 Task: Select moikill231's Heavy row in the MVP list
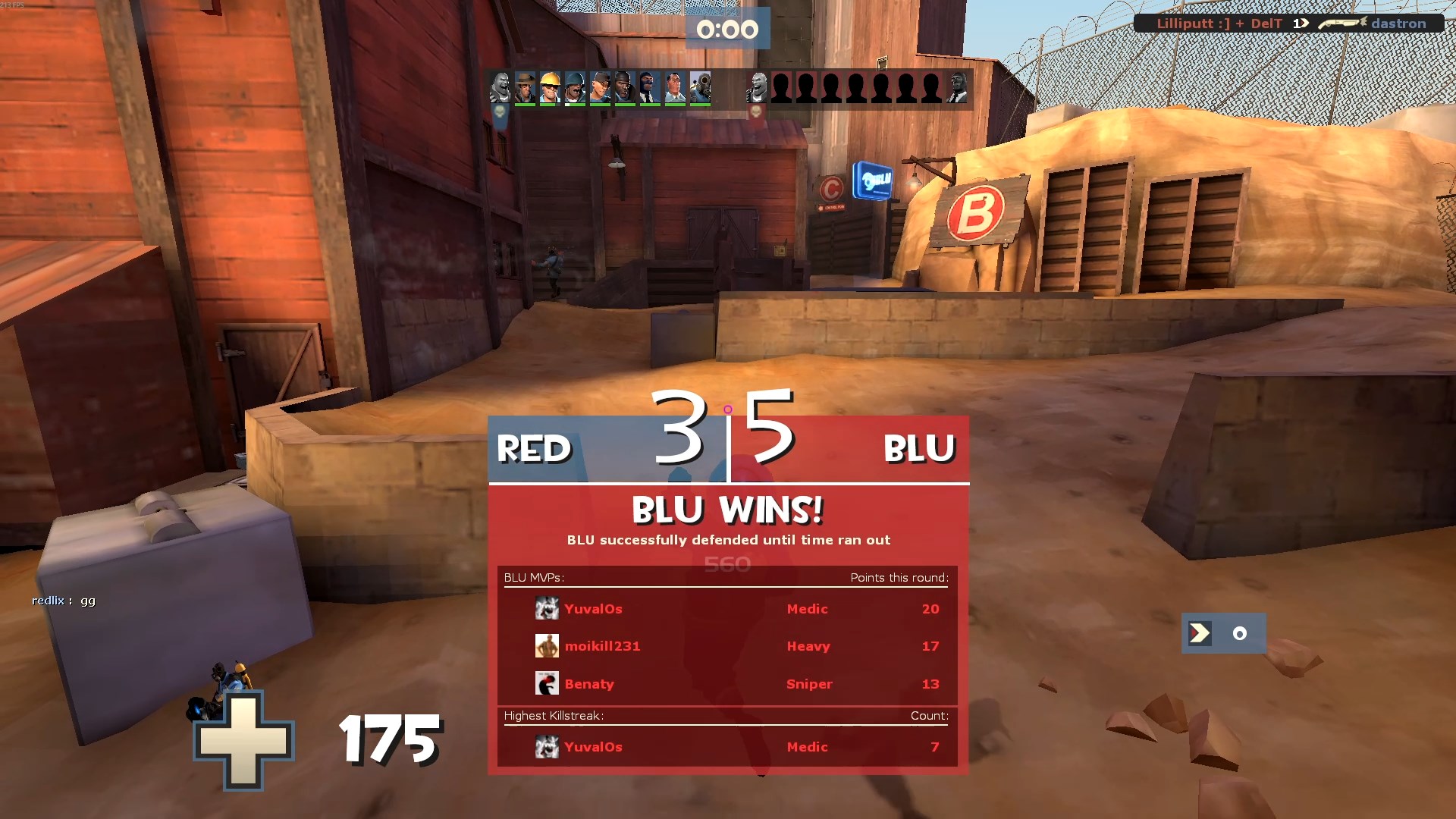(x=726, y=646)
